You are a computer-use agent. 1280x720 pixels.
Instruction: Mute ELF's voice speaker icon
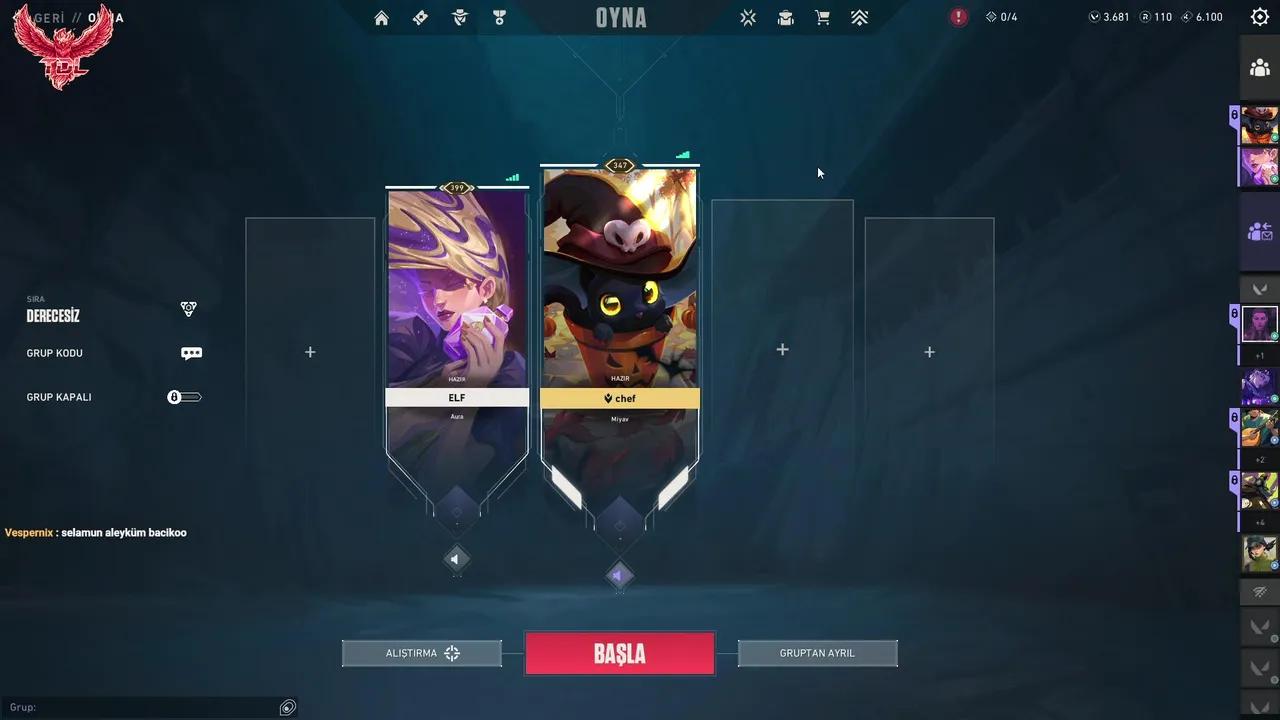(456, 559)
